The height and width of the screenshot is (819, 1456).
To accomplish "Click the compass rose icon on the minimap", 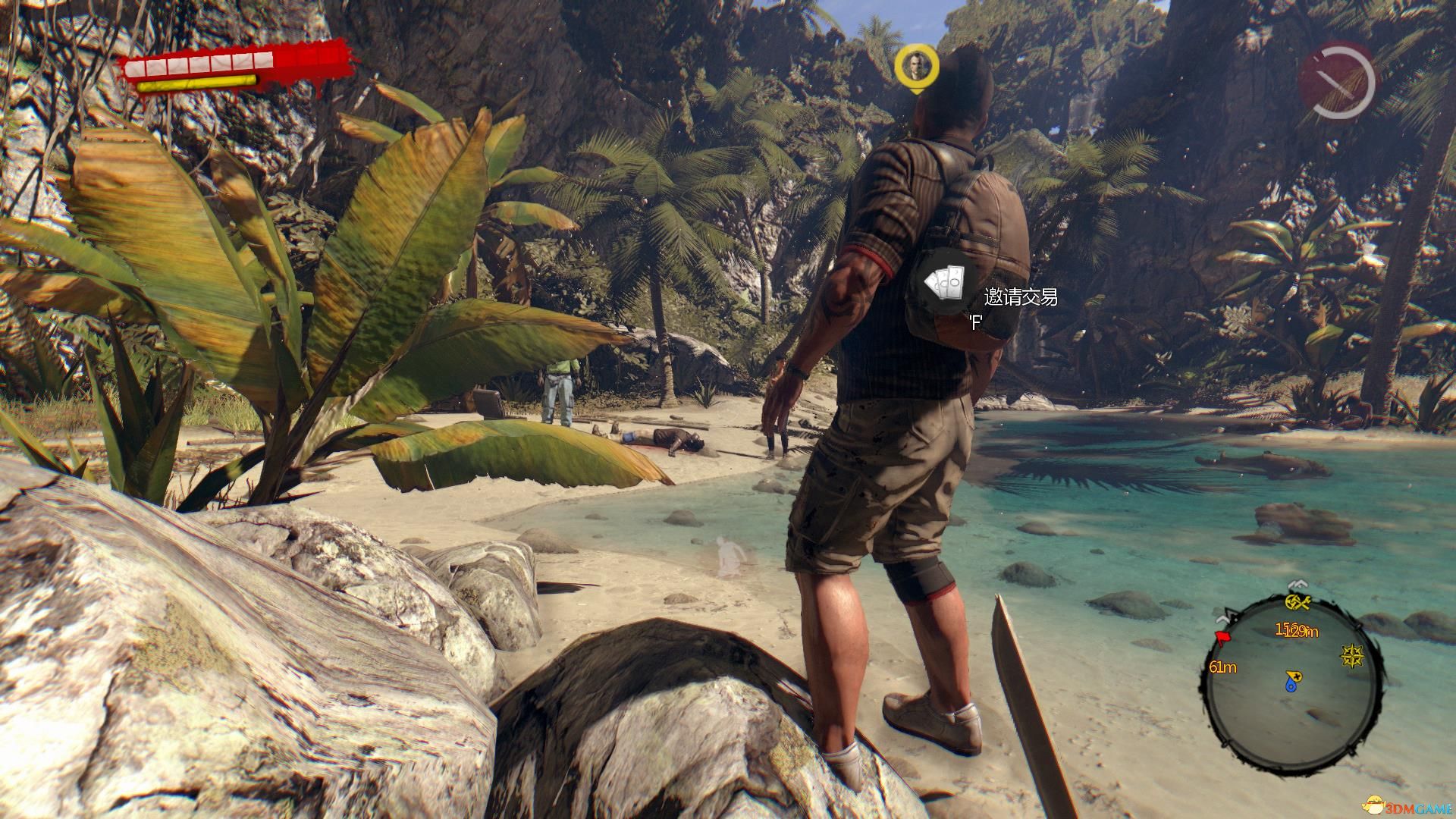I will click(x=1352, y=657).
